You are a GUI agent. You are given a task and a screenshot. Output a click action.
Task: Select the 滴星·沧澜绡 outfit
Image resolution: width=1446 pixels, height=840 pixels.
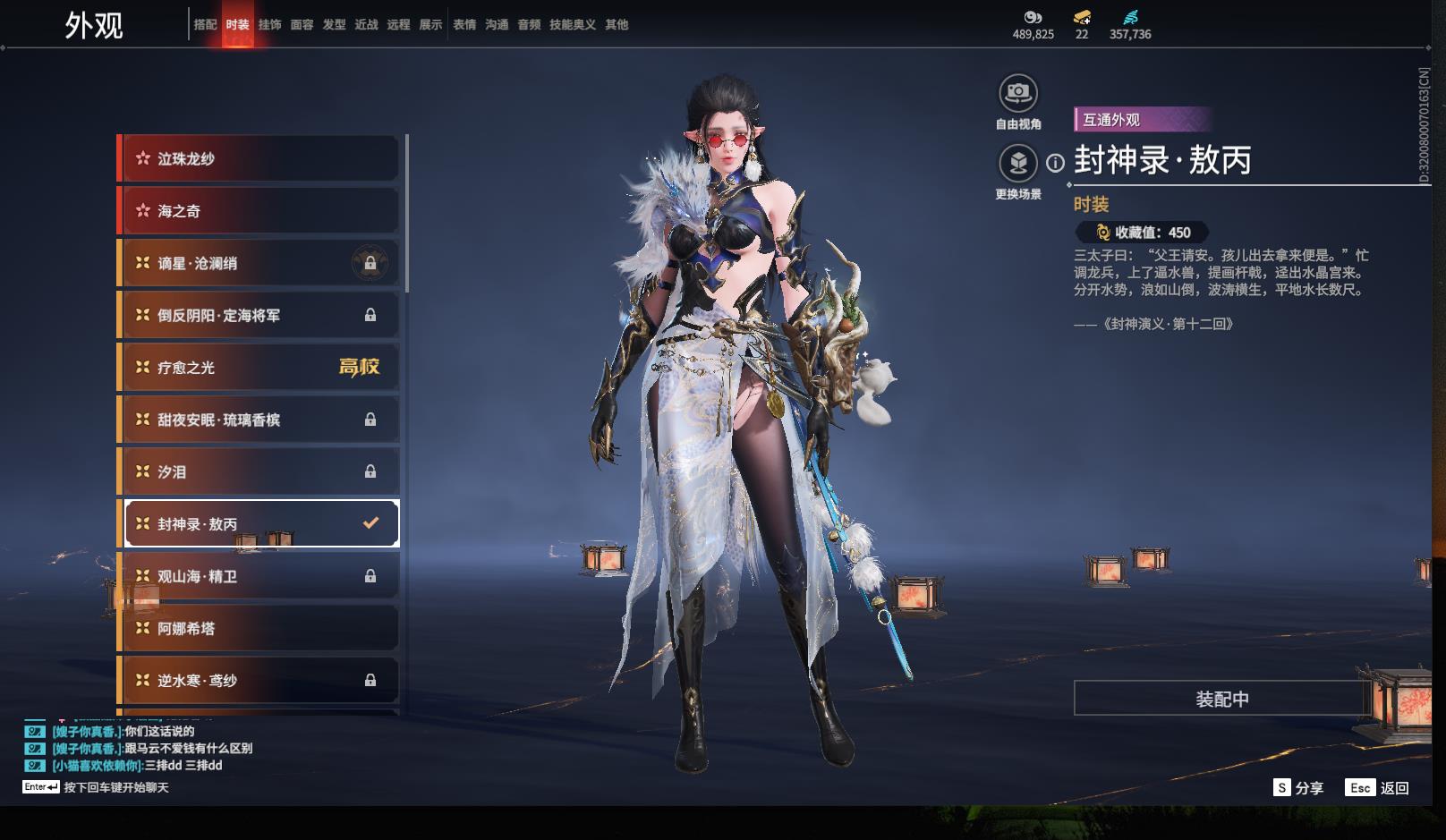click(259, 263)
